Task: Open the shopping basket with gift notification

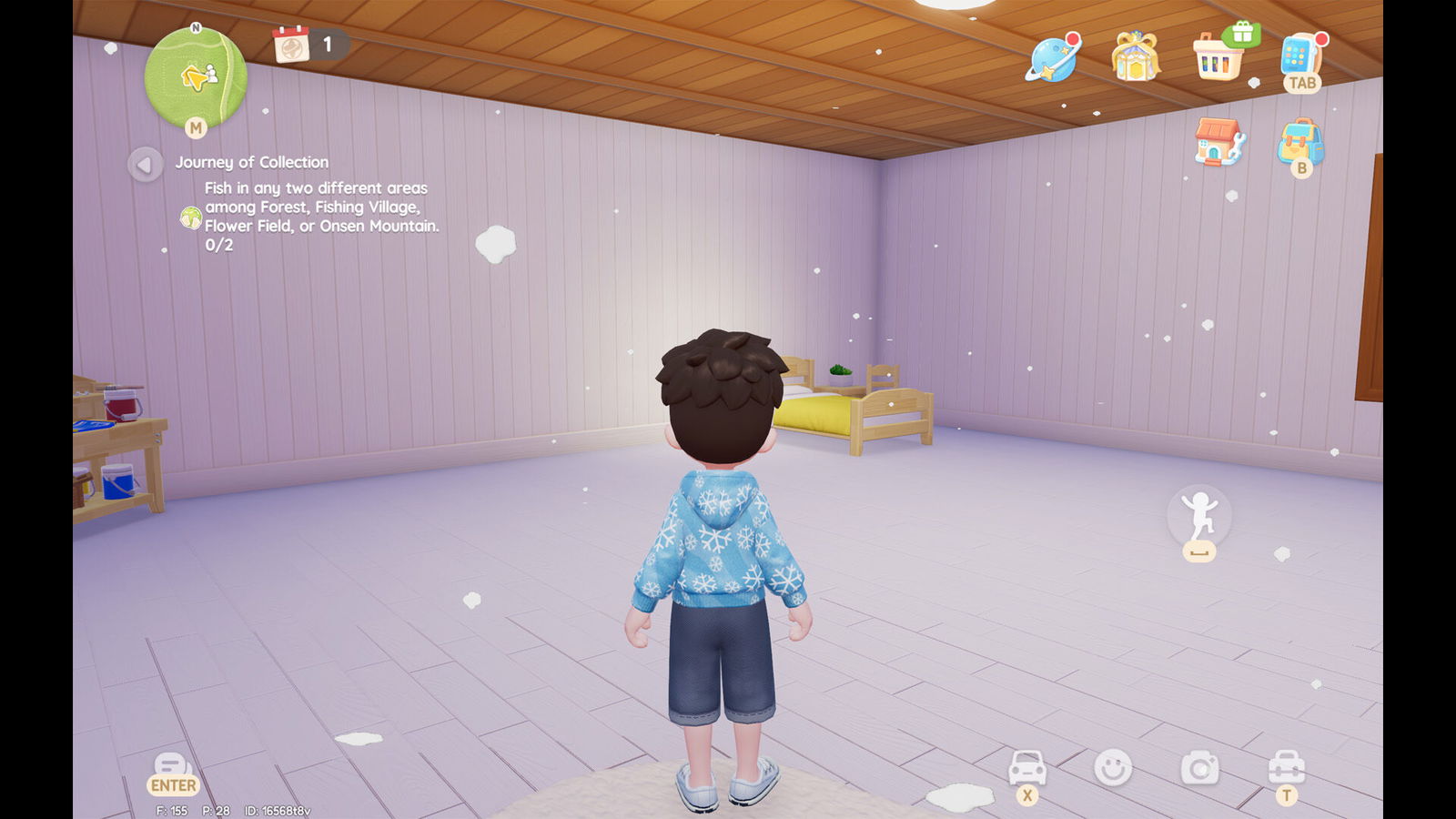Action: [x=1217, y=62]
